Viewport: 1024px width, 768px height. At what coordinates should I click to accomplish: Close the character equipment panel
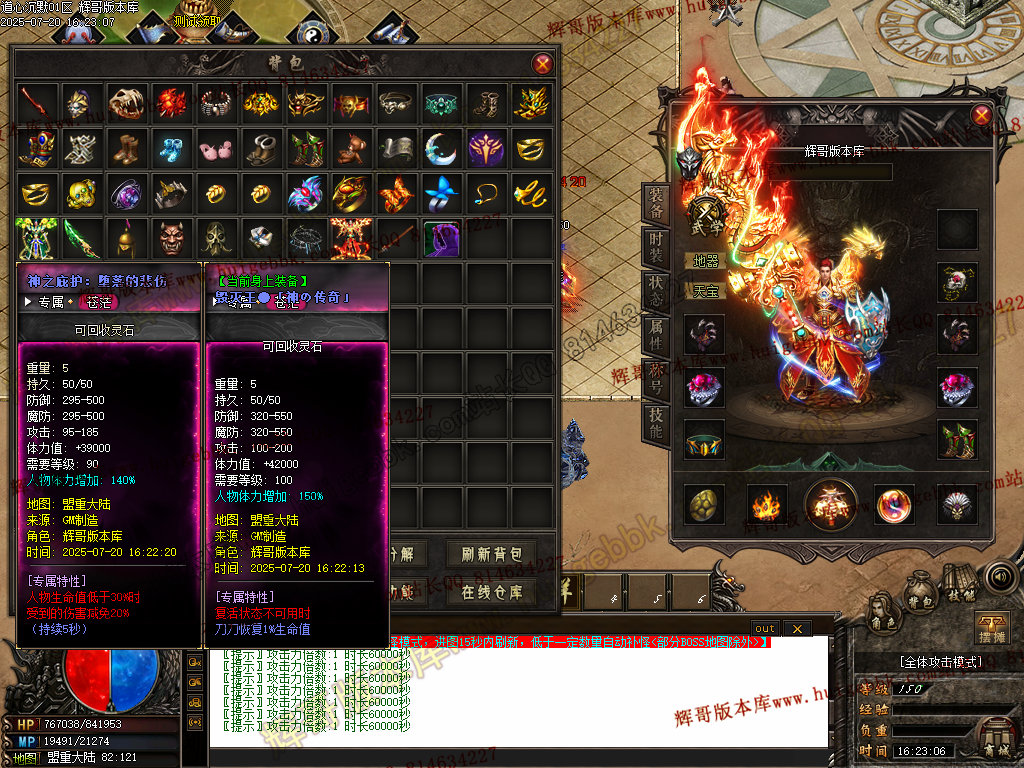(981, 114)
